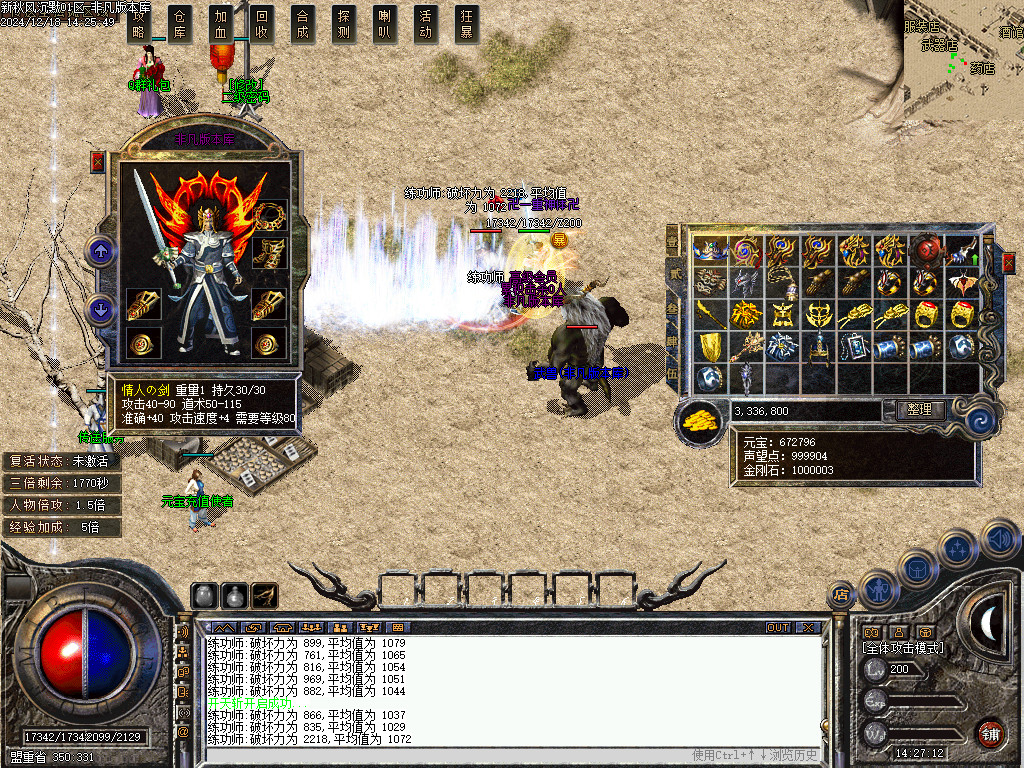Open the 回收 recycle button

click(262, 24)
